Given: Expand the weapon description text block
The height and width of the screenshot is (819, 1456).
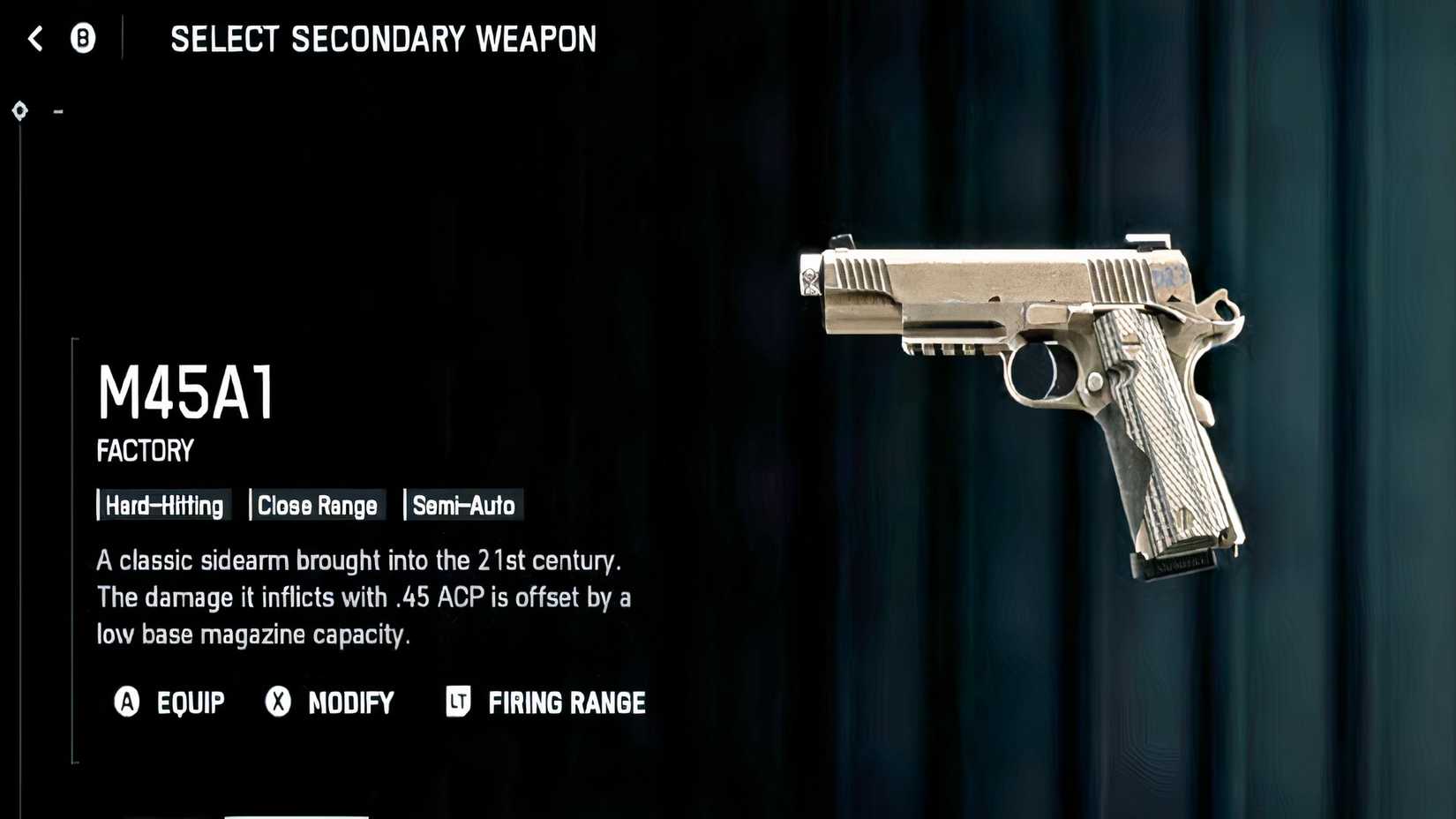Looking at the screenshot, I should [364, 597].
